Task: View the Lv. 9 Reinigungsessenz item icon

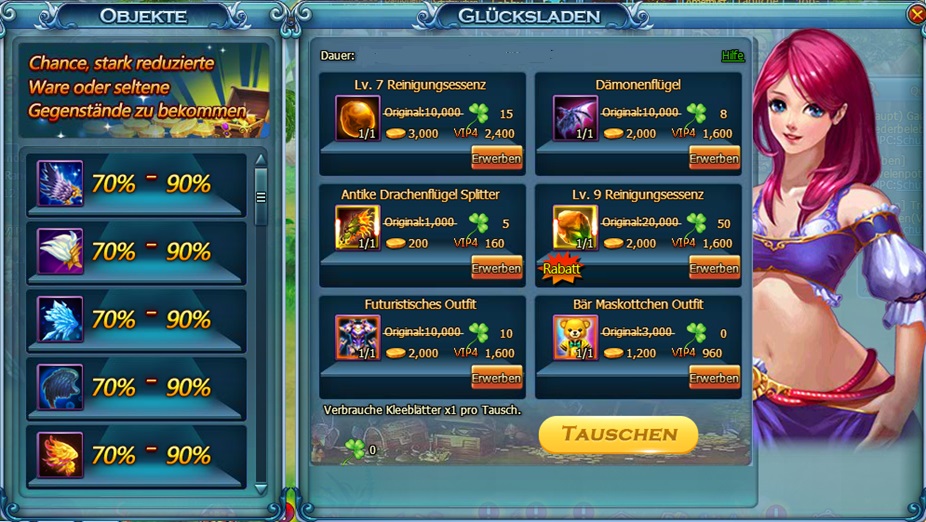Action: 575,228
